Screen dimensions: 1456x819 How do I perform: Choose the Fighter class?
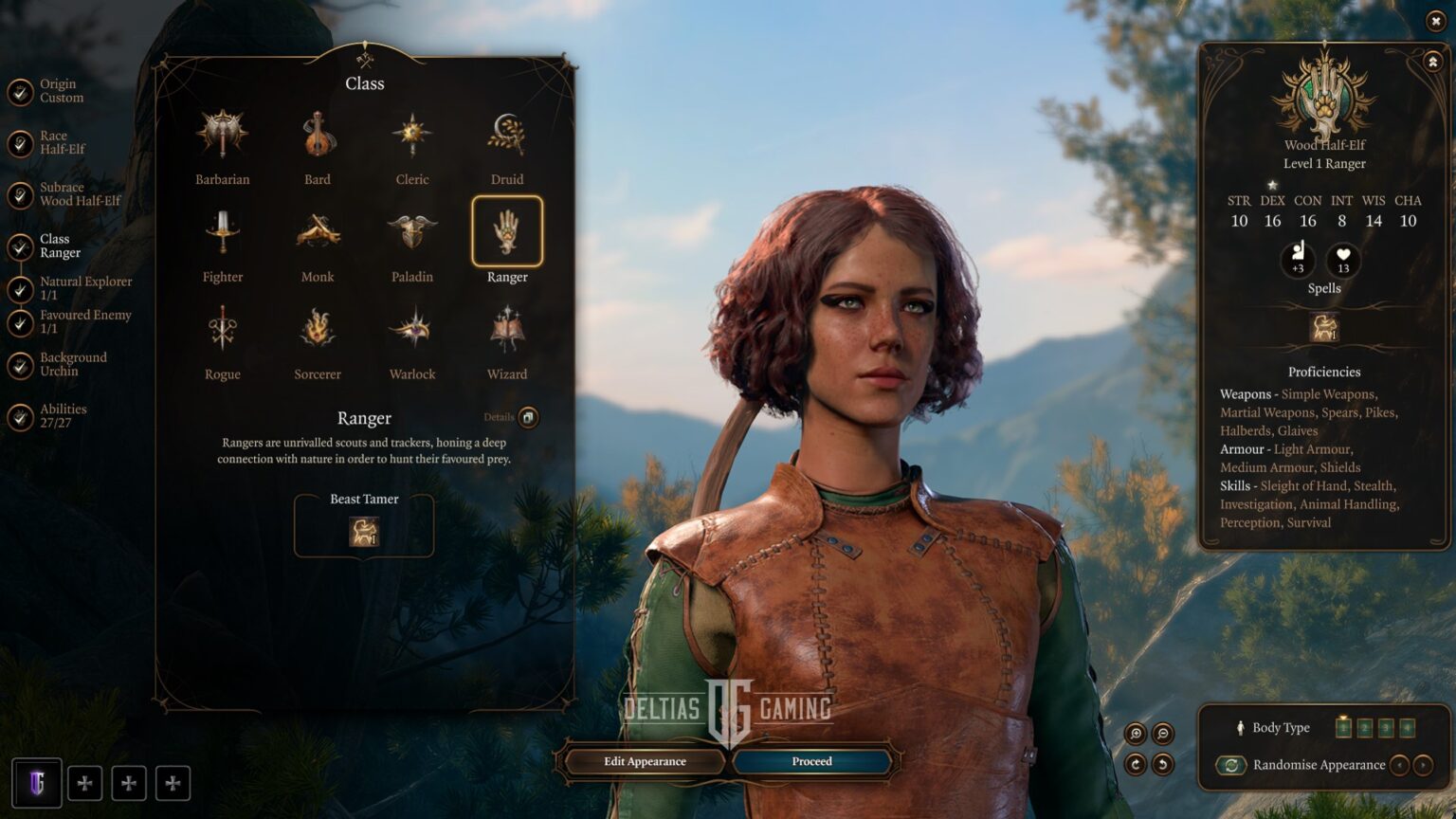click(x=222, y=232)
